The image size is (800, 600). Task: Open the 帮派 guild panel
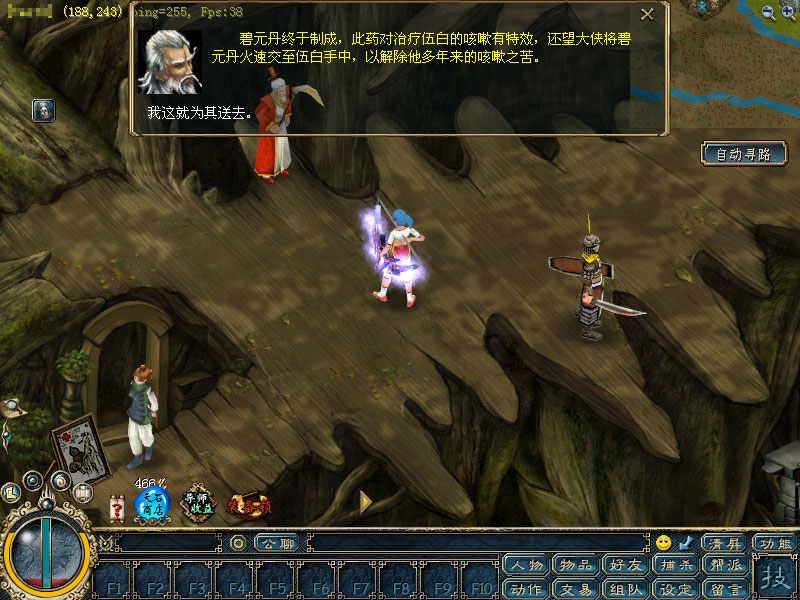[x=726, y=565]
